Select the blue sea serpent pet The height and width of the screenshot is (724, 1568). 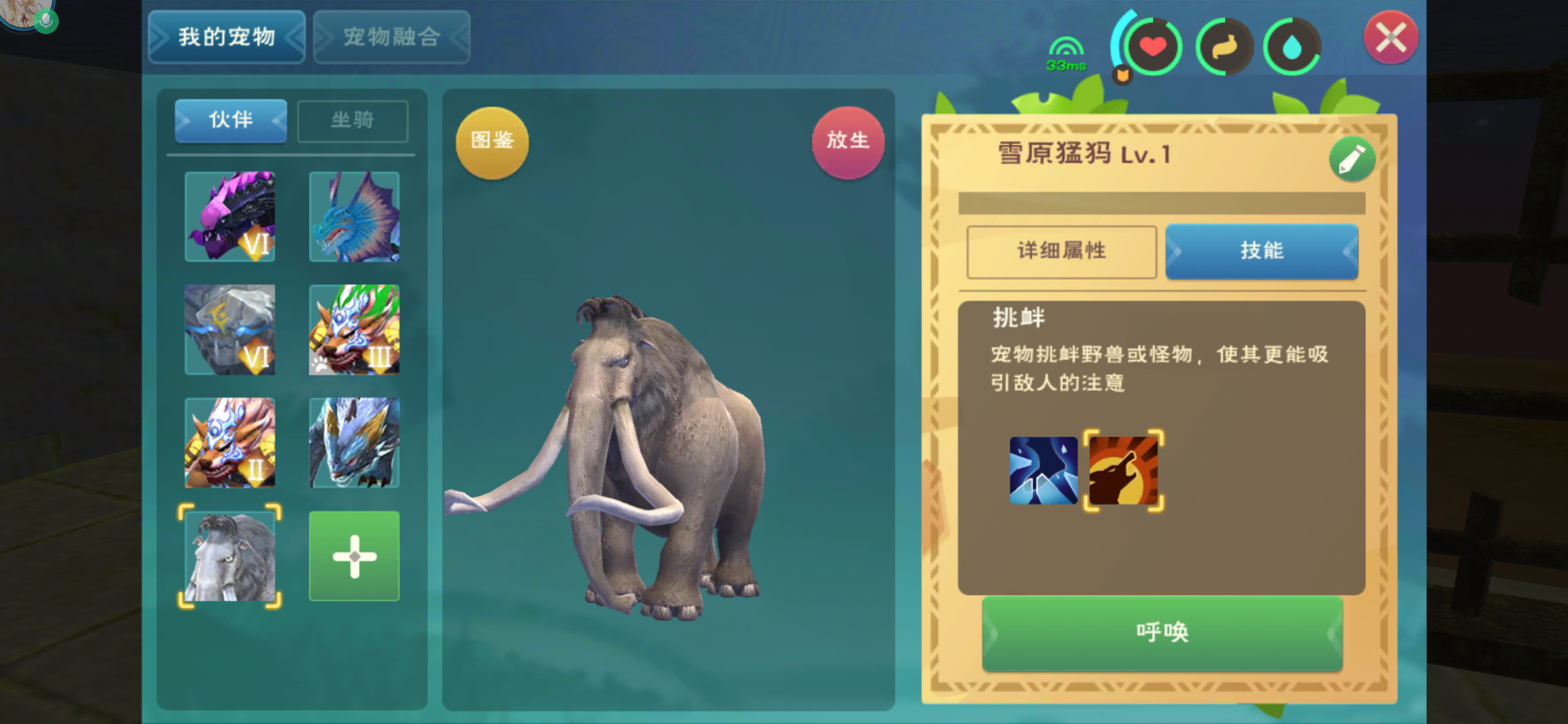click(354, 217)
